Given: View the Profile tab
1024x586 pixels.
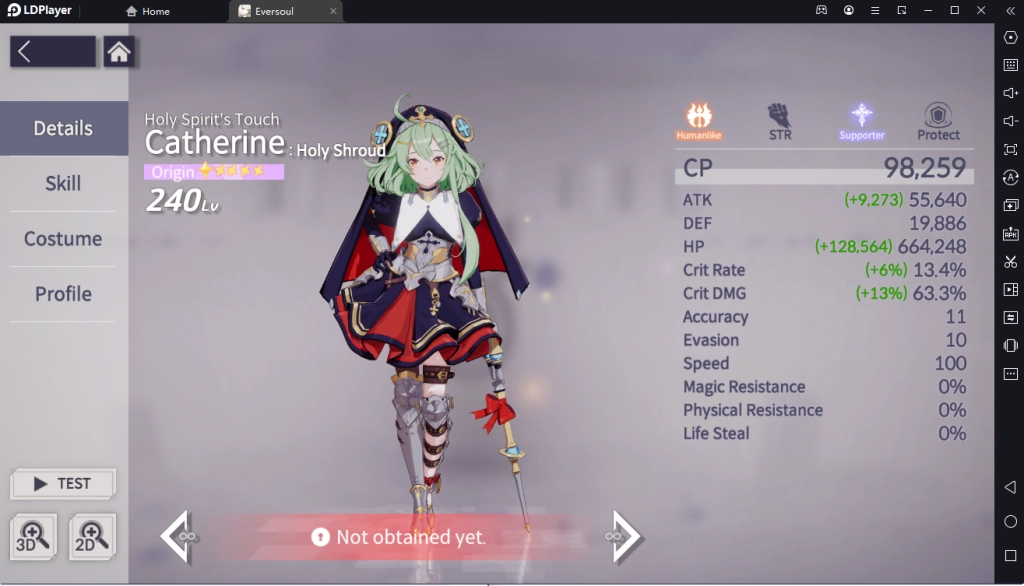Looking at the screenshot, I should click(63, 294).
